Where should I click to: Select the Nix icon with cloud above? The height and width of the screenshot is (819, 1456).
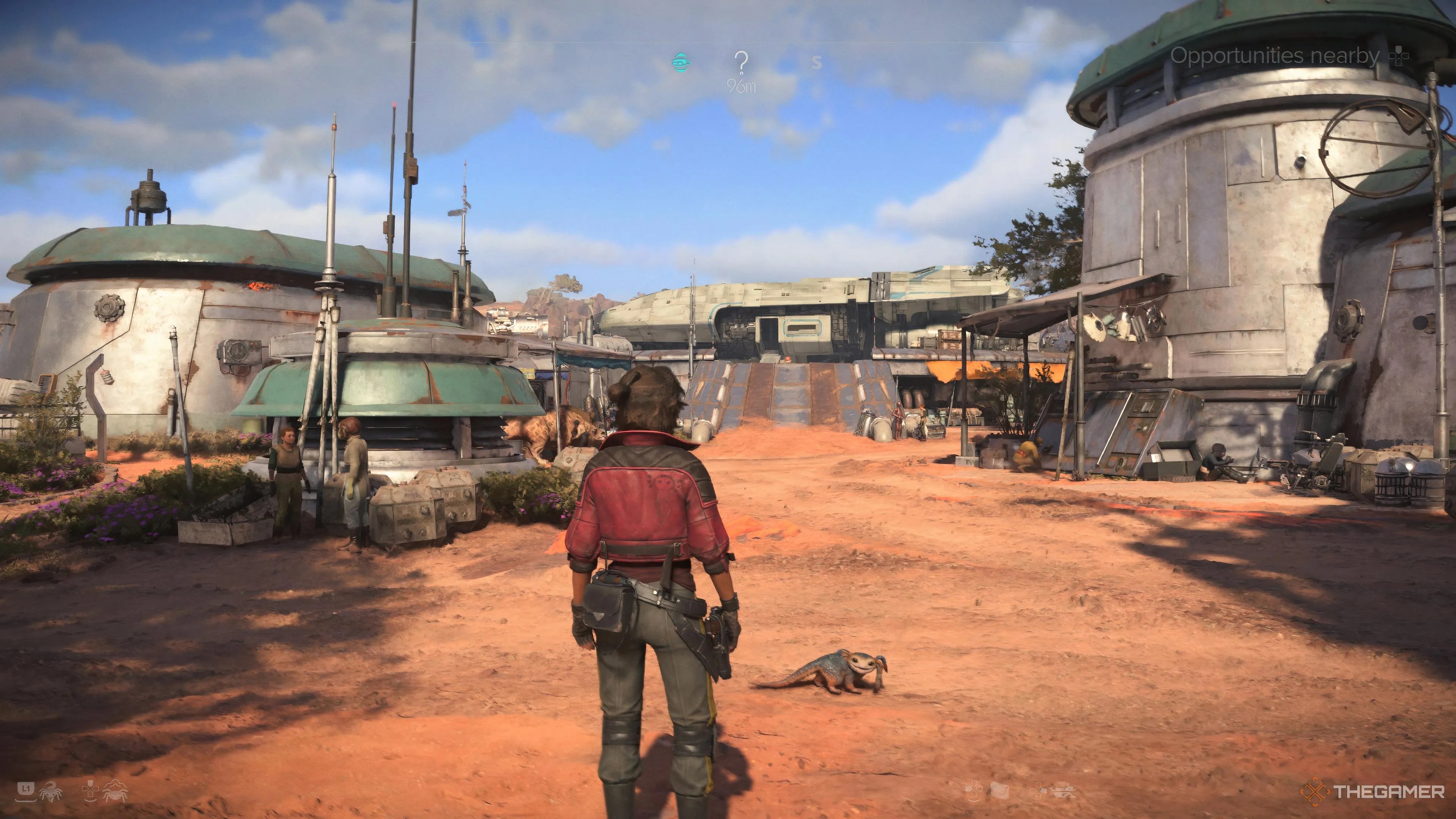[115, 790]
